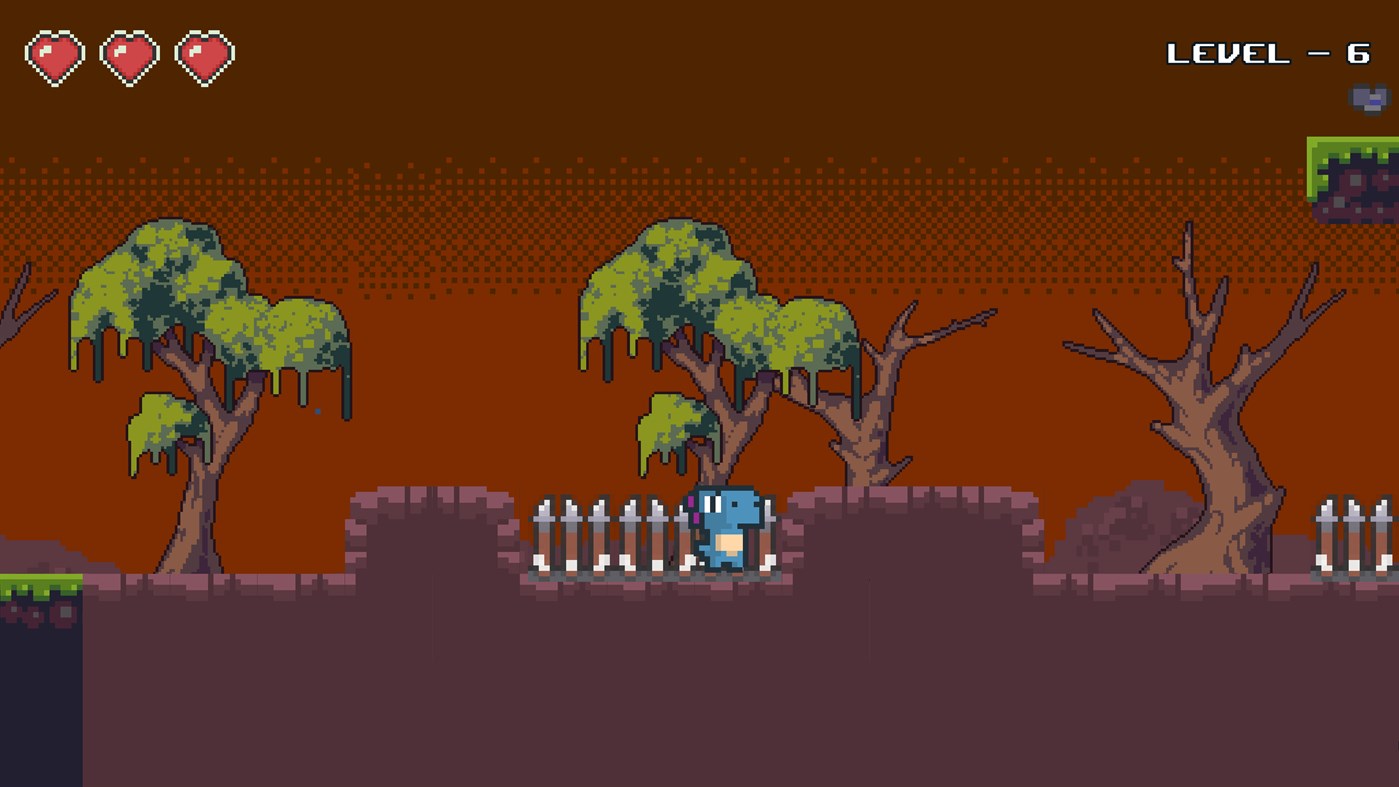Click the third heart health icon
This screenshot has width=1399, height=787.
[205, 55]
